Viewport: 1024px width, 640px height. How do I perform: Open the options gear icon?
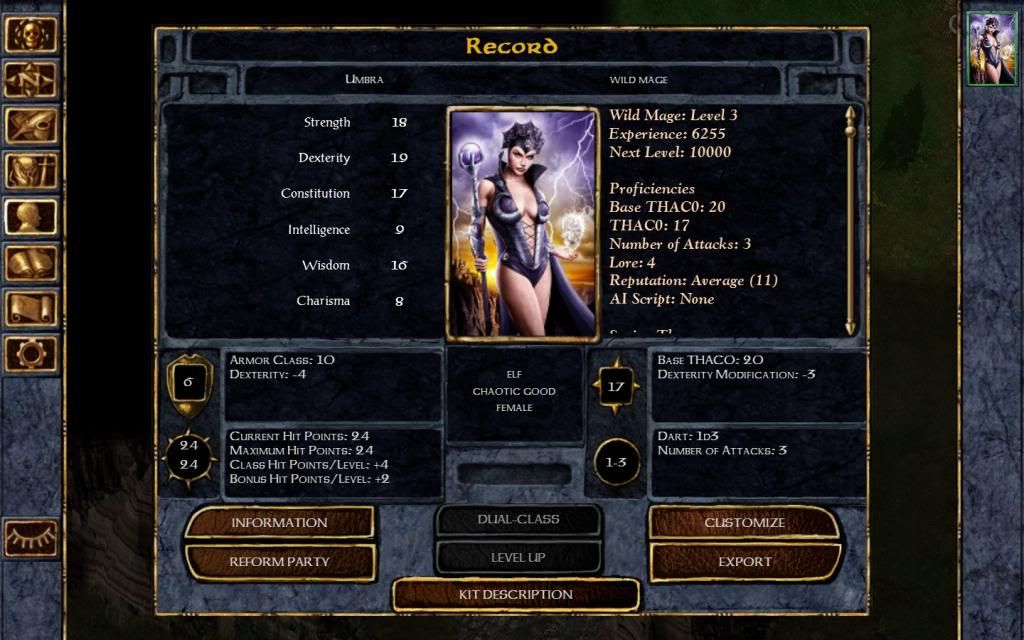tap(30, 353)
